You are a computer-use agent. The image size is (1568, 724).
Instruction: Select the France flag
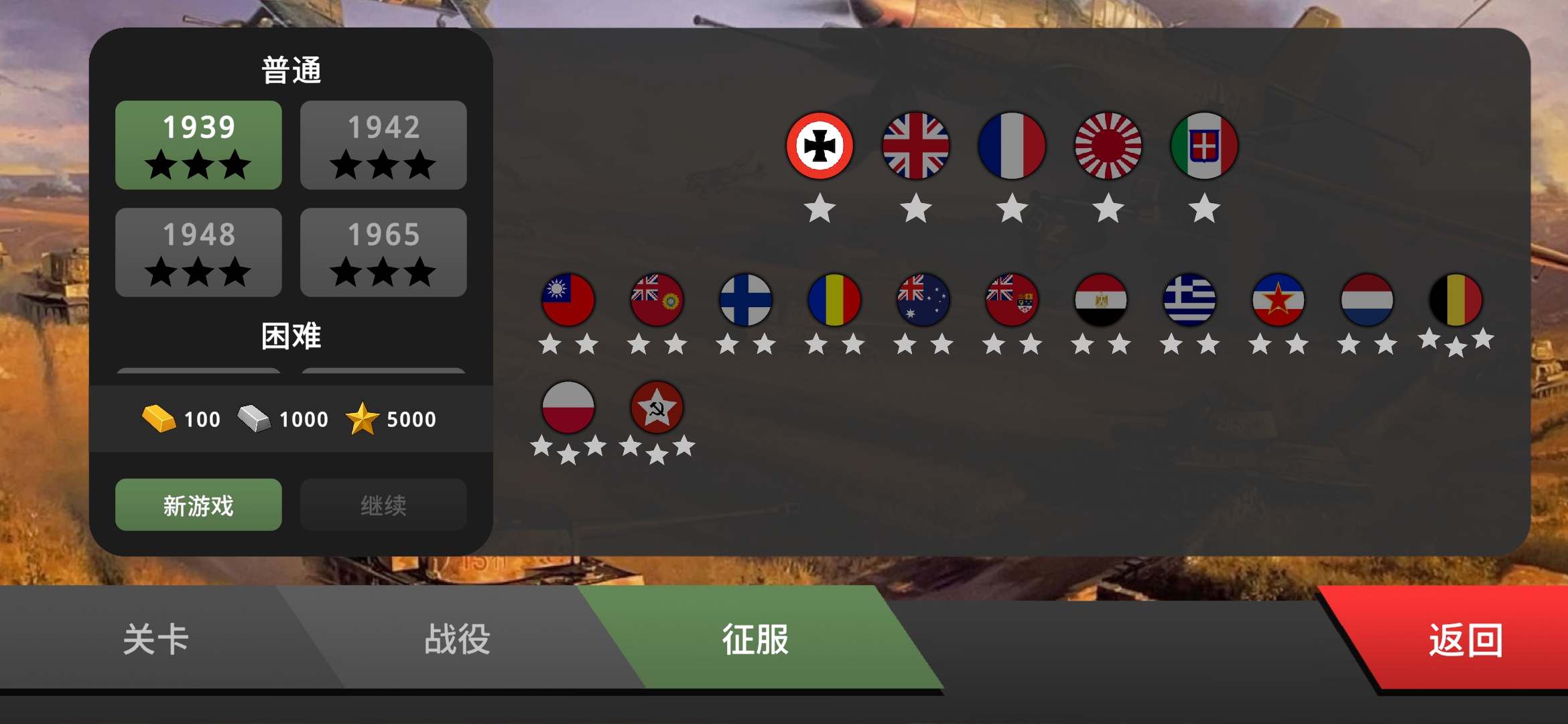point(1012,146)
